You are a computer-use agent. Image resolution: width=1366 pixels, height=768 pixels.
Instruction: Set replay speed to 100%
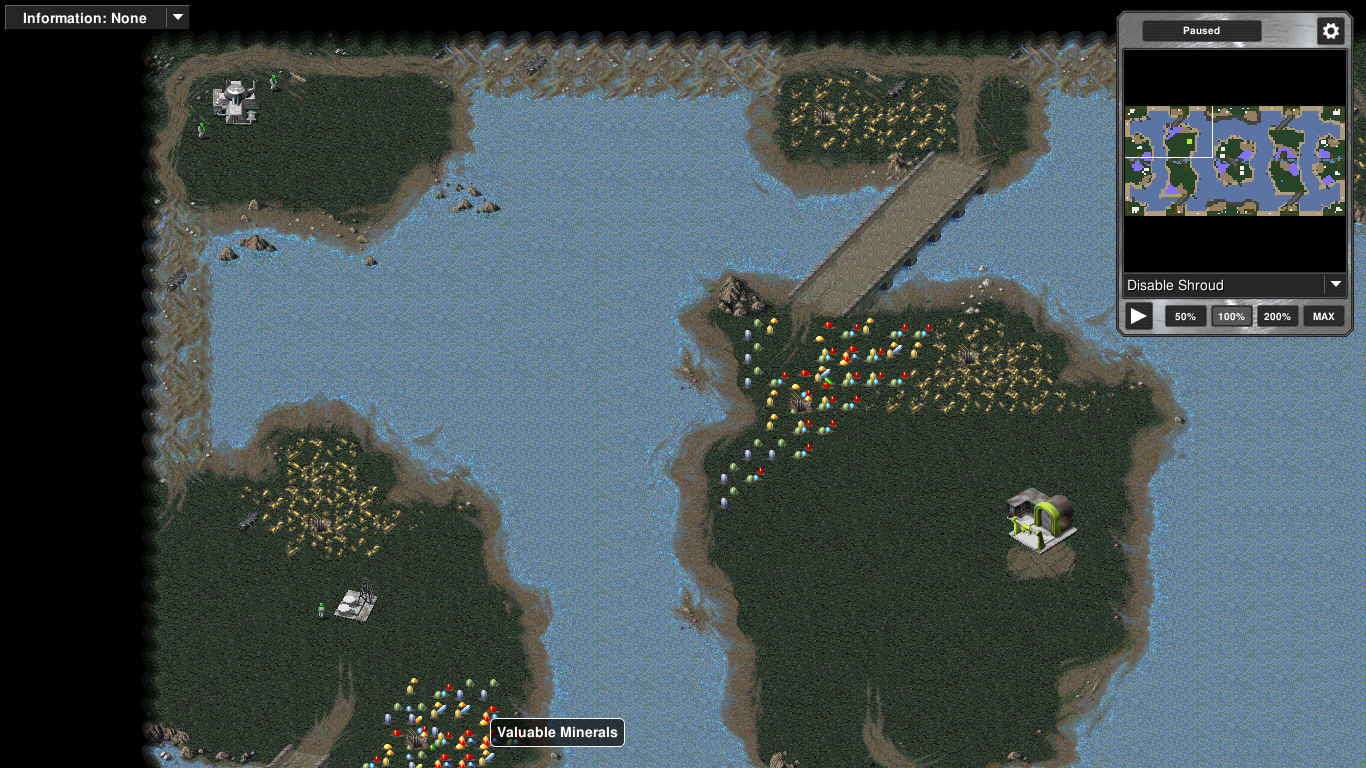click(x=1231, y=316)
